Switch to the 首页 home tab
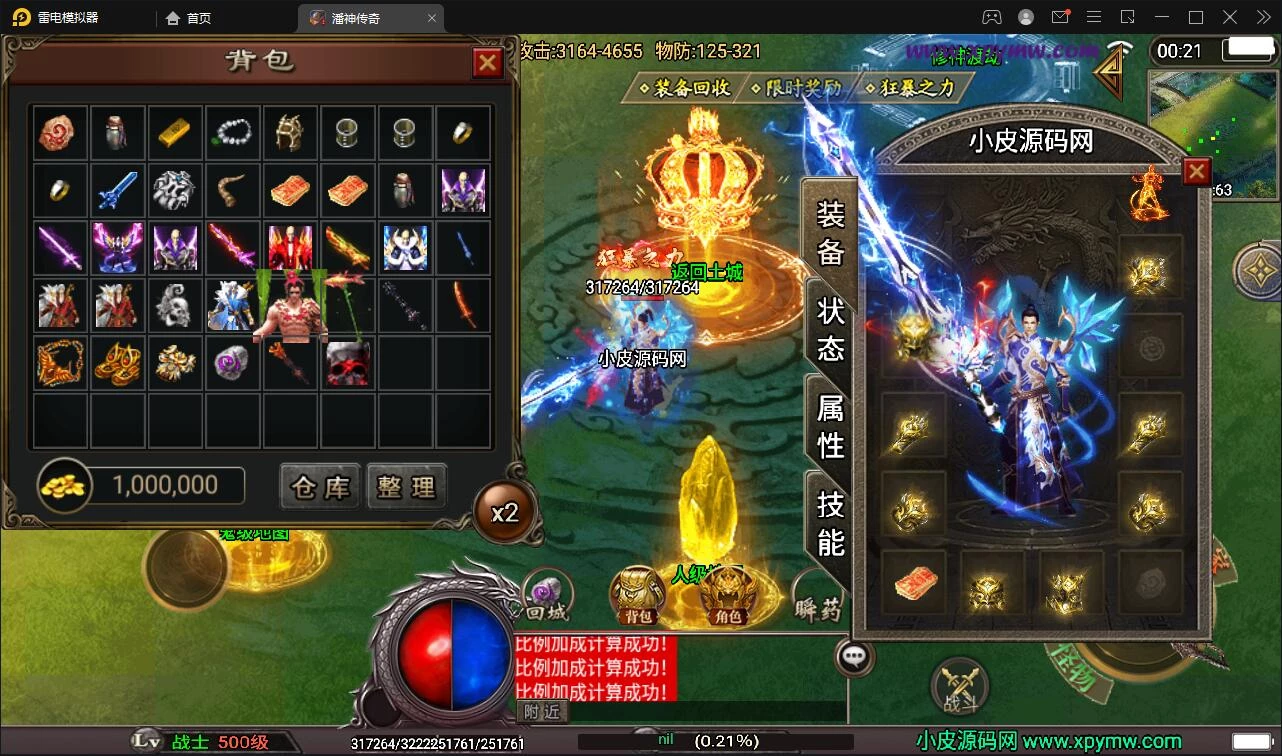This screenshot has height=756, width=1282. (189, 18)
